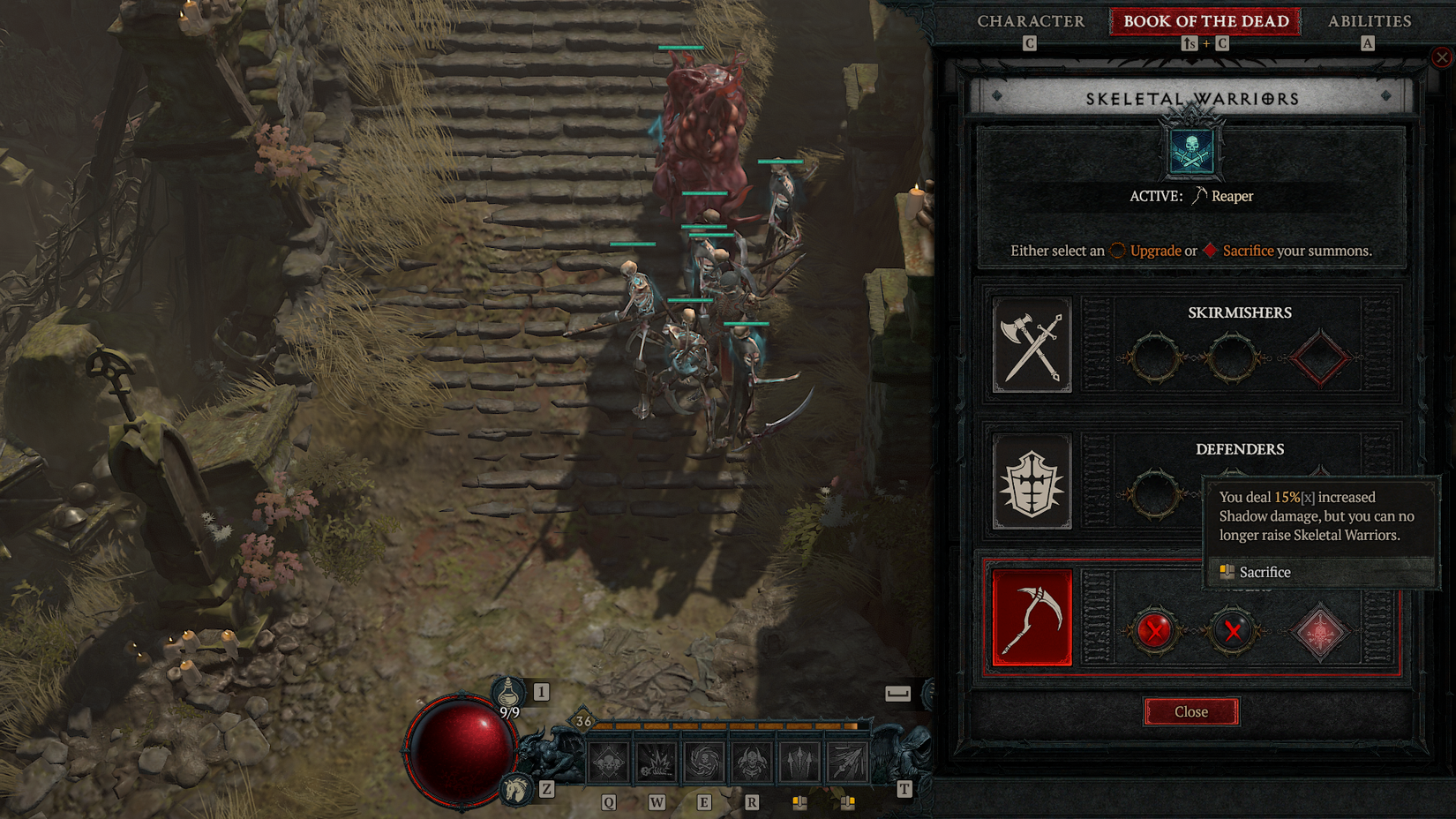Select the Skirmishers crossed axe-and-sword icon
This screenshot has width=1456, height=819.
pos(1031,345)
